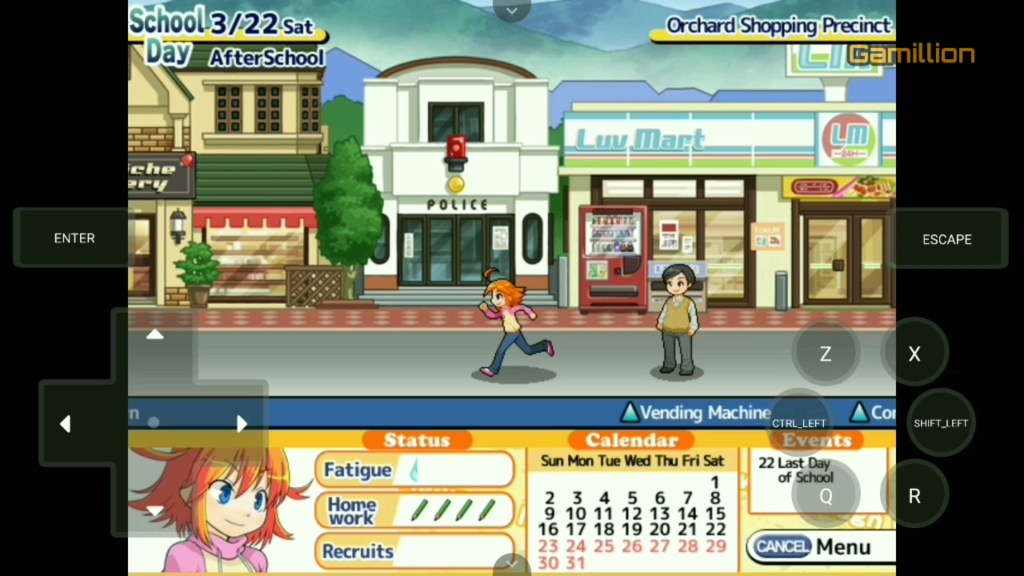Screen dimensions: 1024x576
Task: Select the Status panel heading
Action: coord(416,440)
